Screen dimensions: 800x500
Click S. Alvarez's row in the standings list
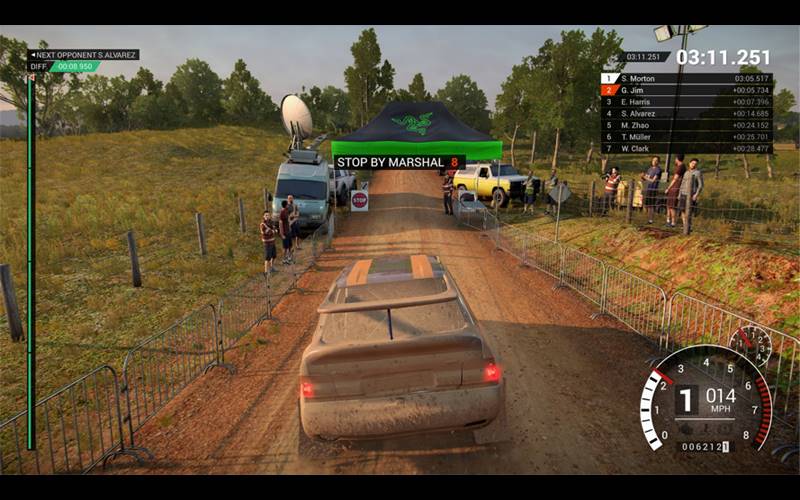686,114
